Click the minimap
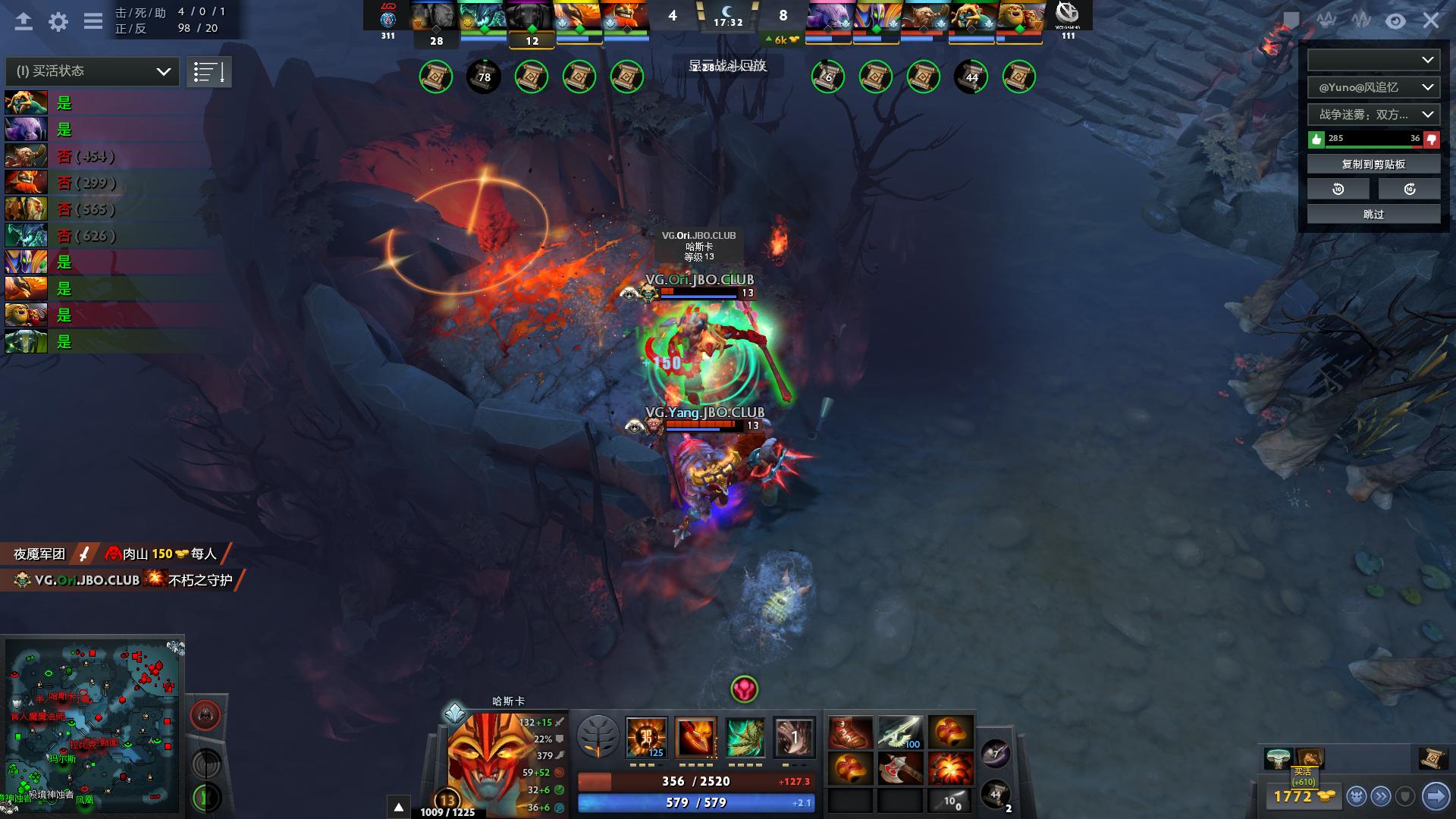The height and width of the screenshot is (819, 1456). [x=93, y=724]
